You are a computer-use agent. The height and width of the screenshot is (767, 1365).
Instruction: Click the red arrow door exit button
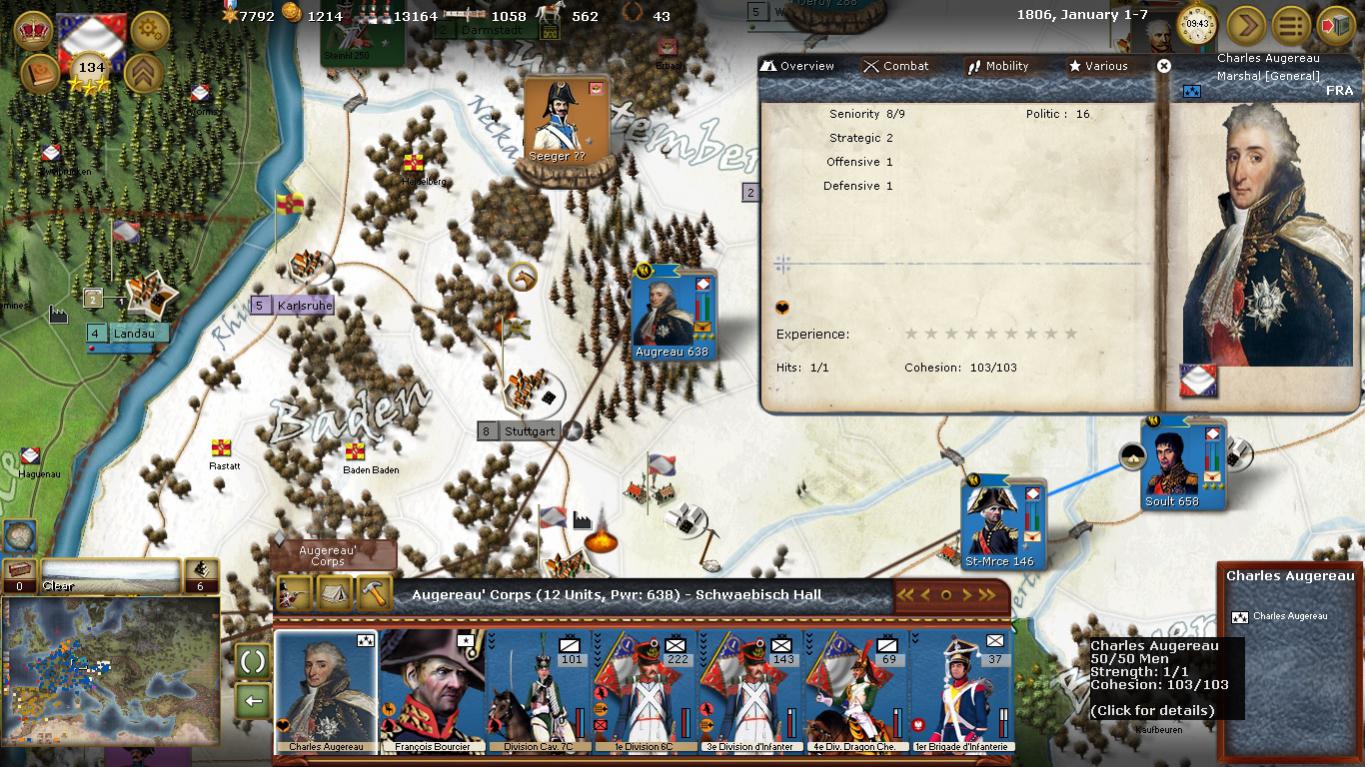(1335, 25)
